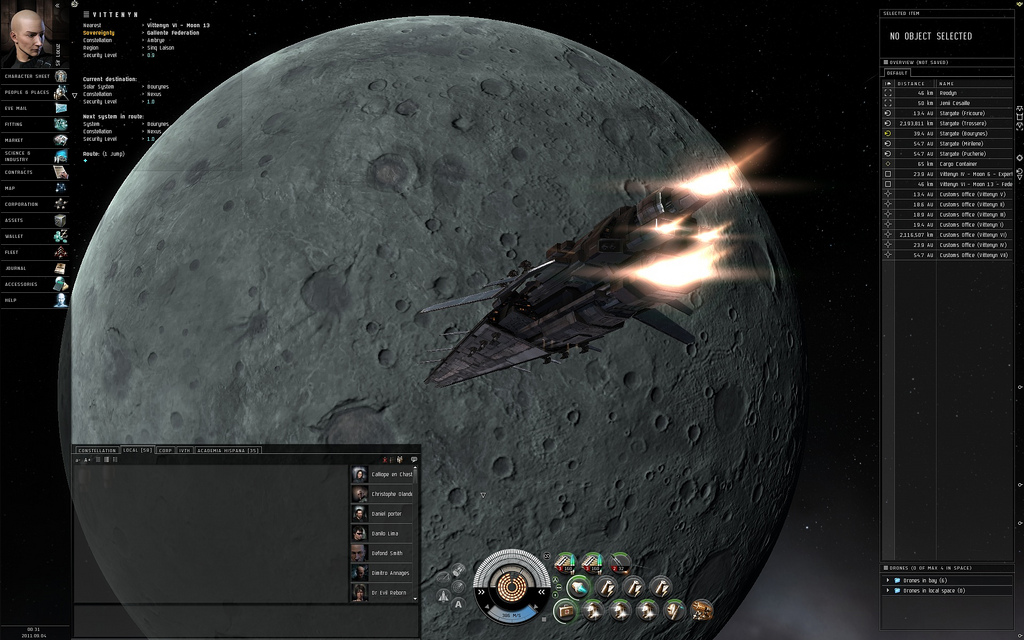The height and width of the screenshot is (640, 1024).
Task: Select Default overview tab
Action: (897, 73)
